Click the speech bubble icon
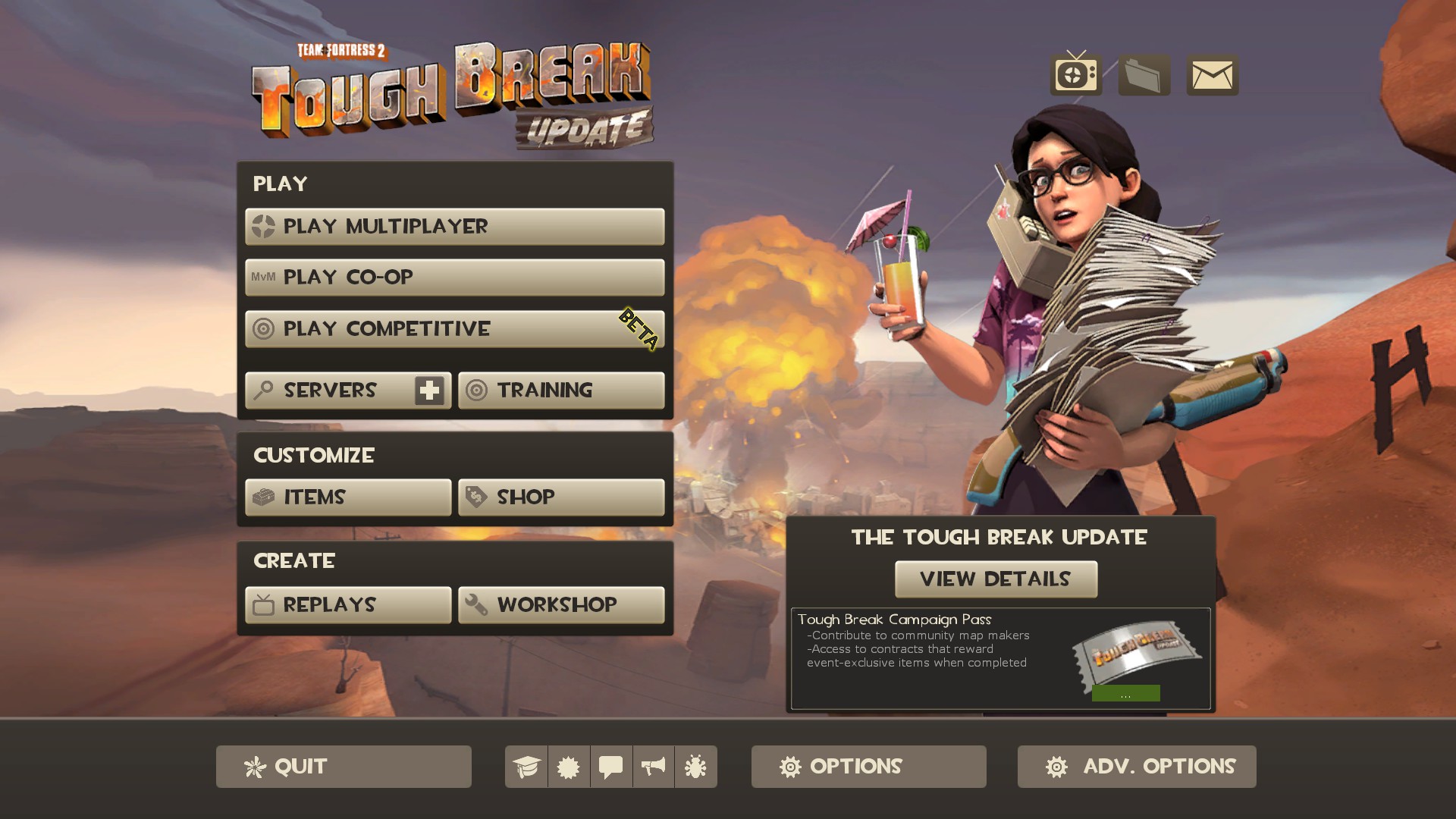Viewport: 1456px width, 819px height. pyautogui.click(x=611, y=767)
